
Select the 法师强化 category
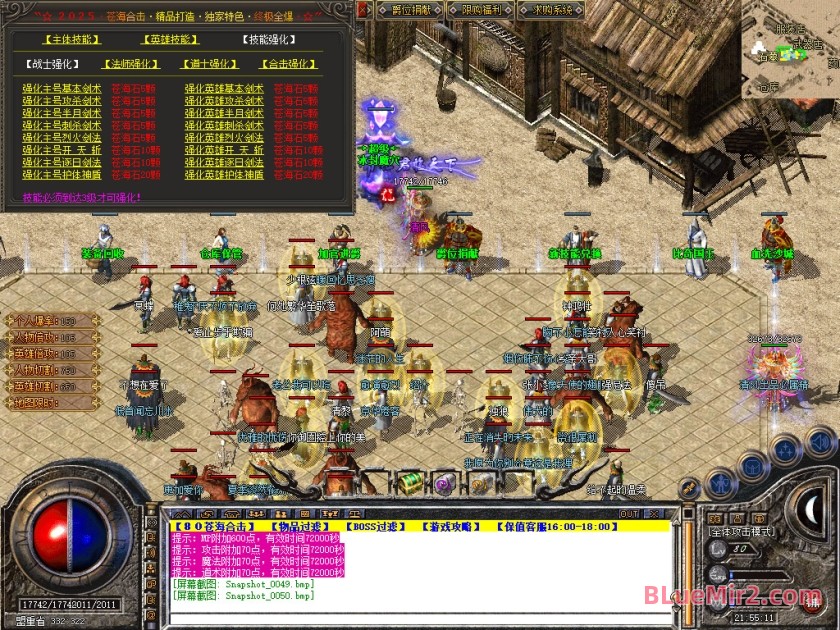[131, 64]
